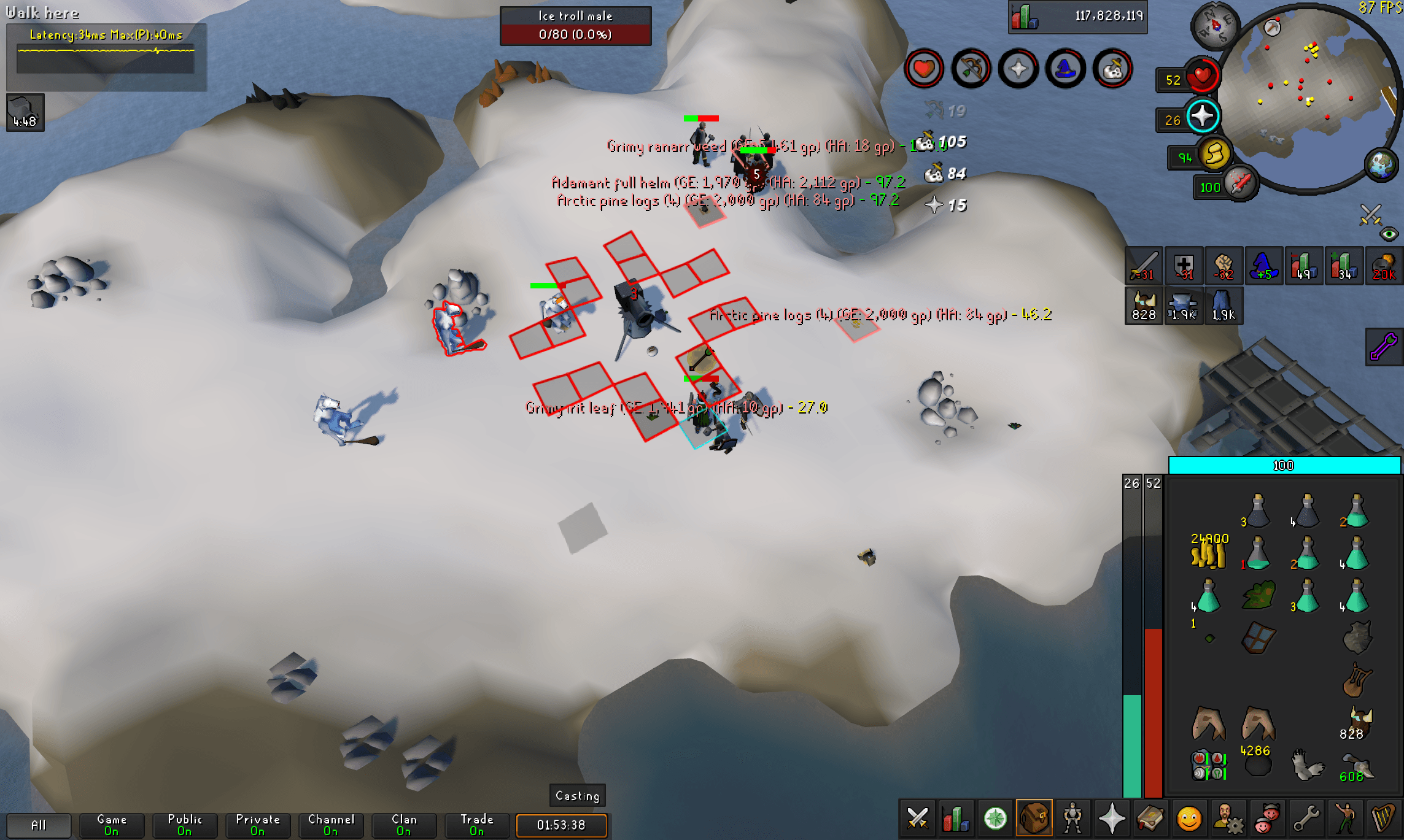Toggle Public chat off
This screenshot has height=840, width=1404.
(184, 825)
